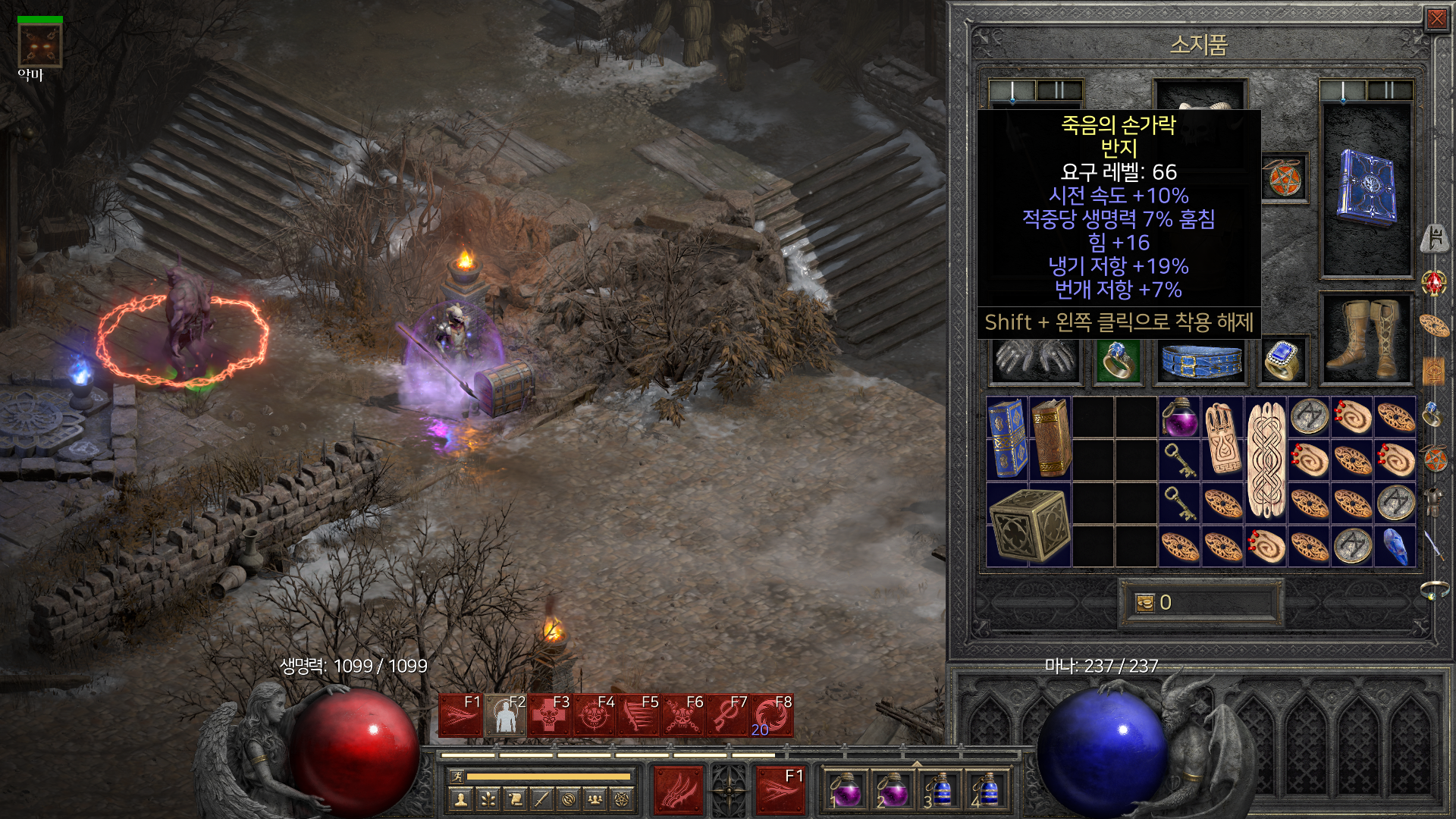Click the blue Tome of Town Portal
This screenshot has height=819, width=1456.
(x=1007, y=438)
